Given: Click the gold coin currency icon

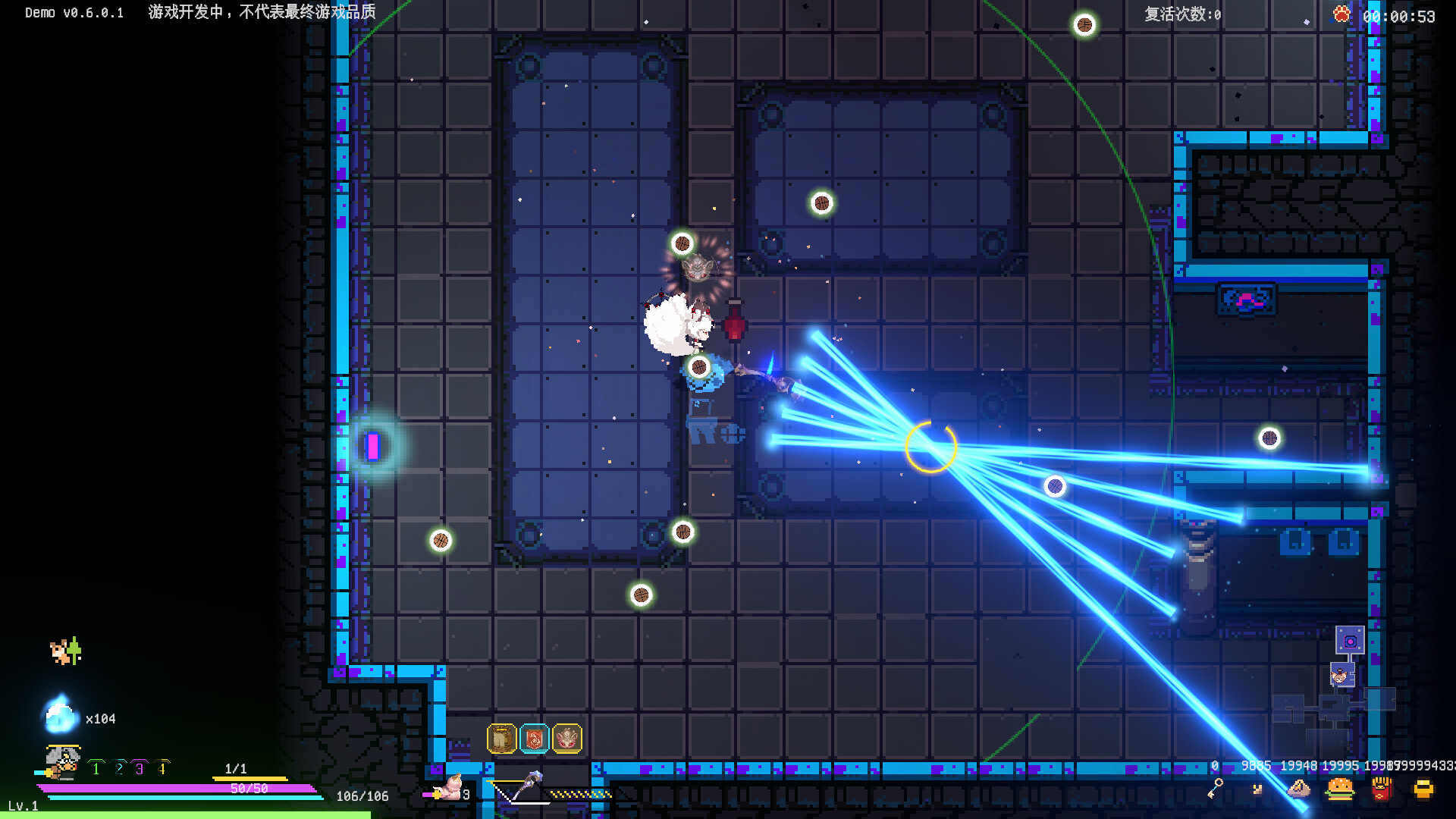Looking at the screenshot, I should [x=1423, y=789].
